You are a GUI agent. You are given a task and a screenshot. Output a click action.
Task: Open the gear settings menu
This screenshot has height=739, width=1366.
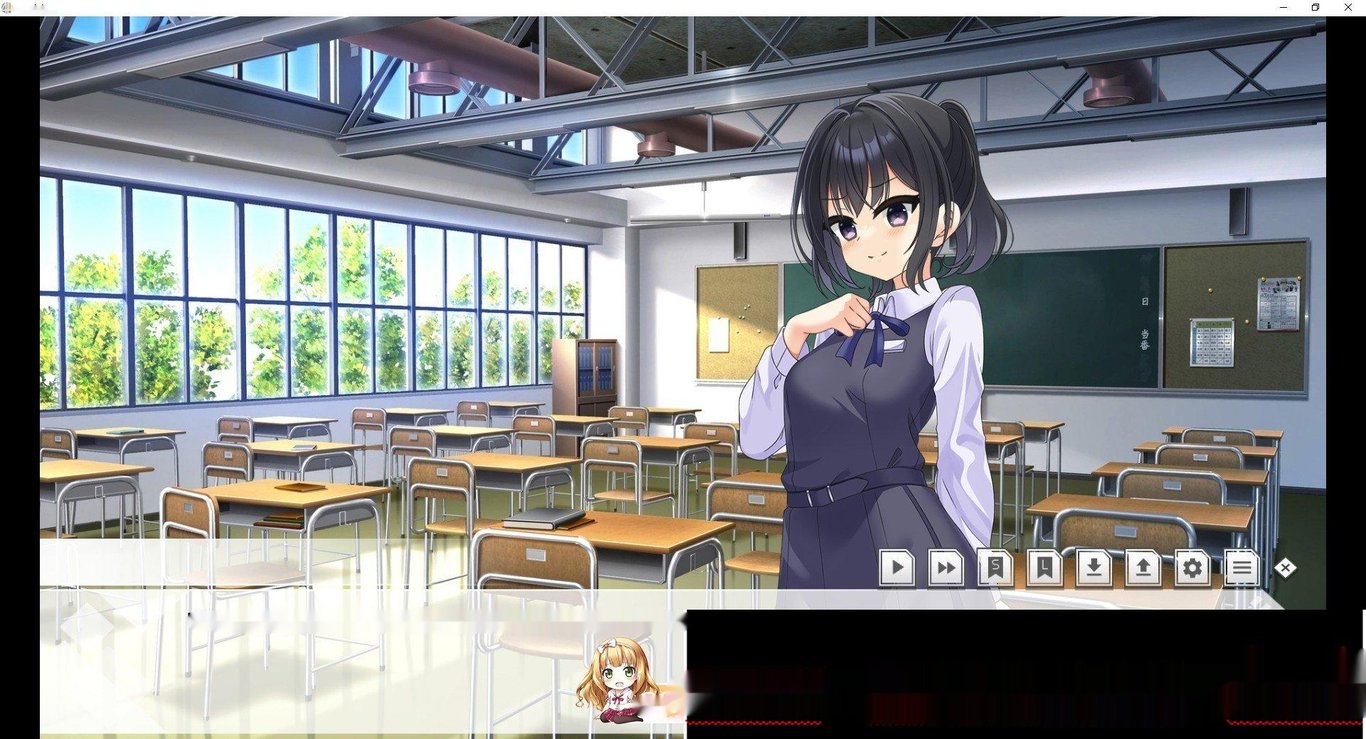click(1191, 568)
